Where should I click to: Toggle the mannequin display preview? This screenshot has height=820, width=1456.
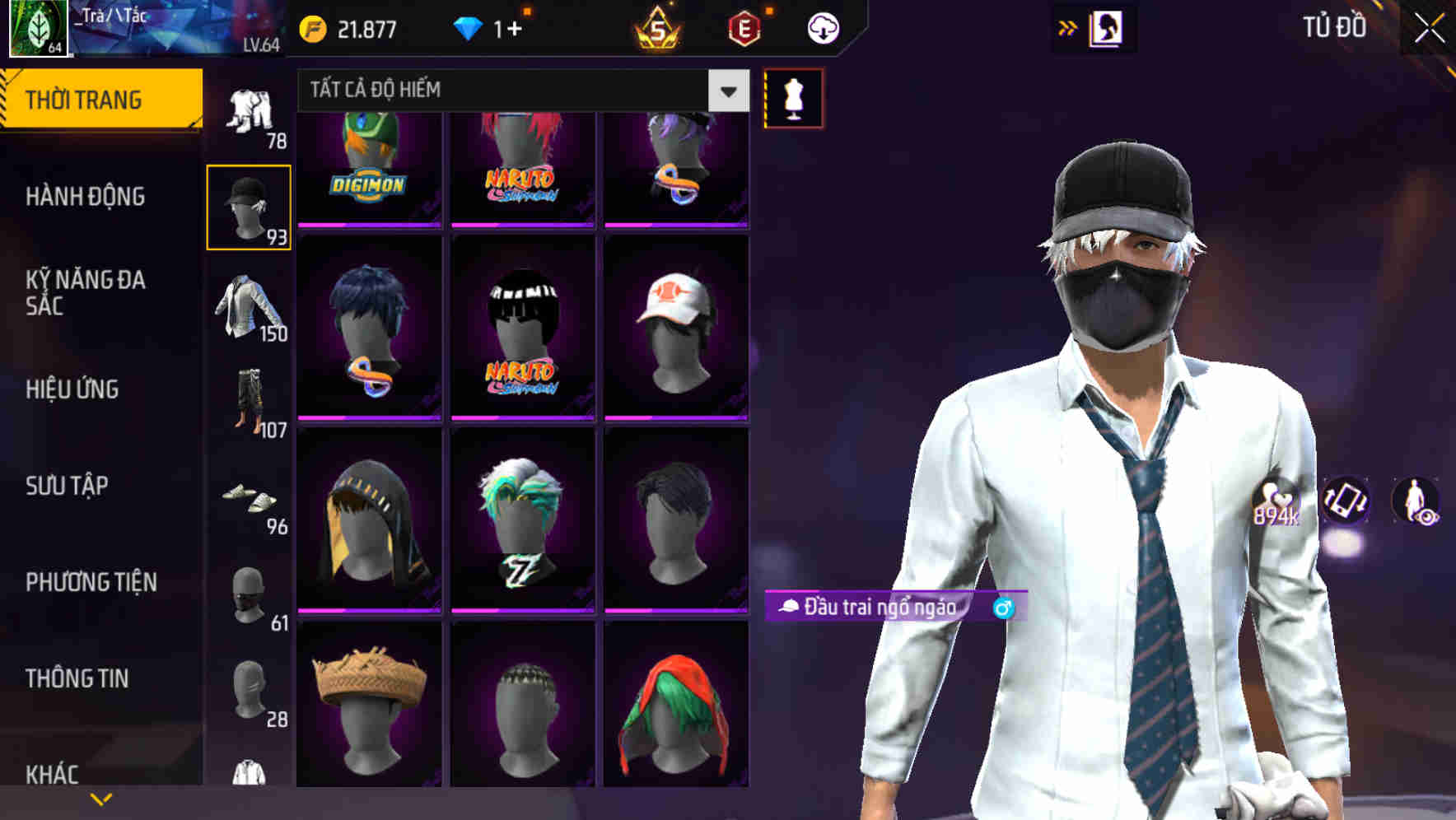(x=793, y=97)
